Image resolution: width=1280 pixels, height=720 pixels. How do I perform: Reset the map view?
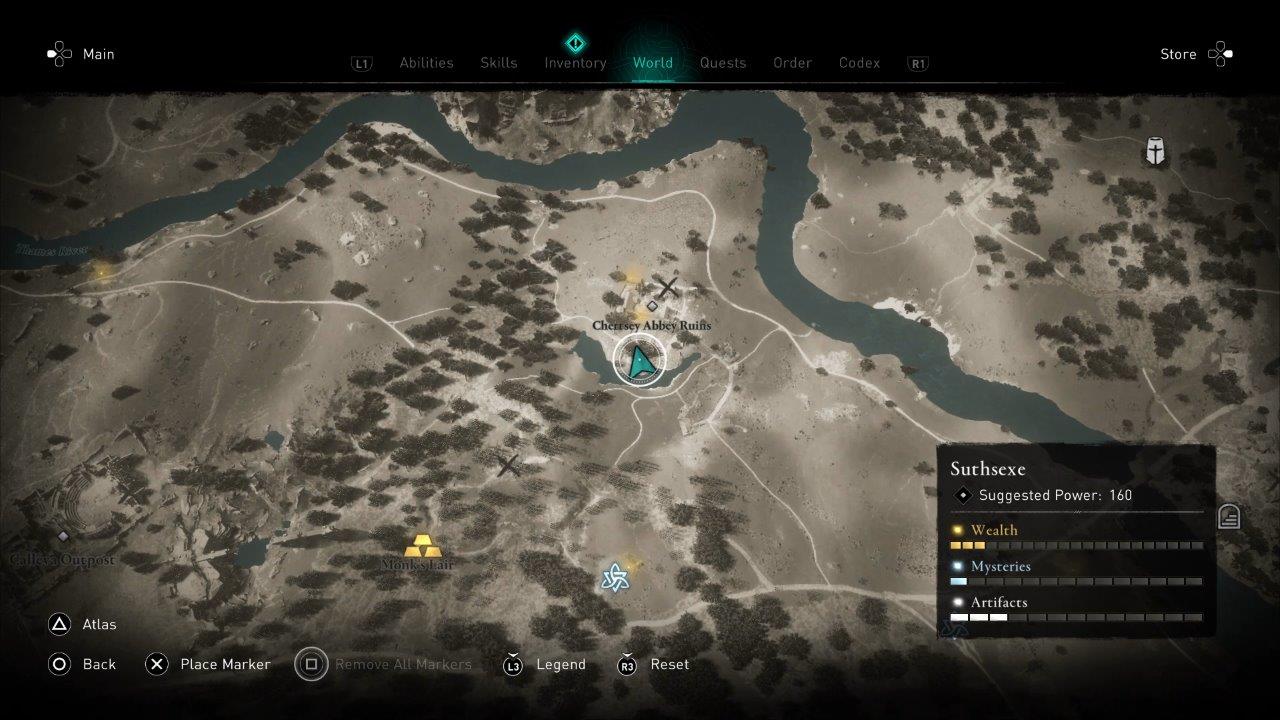point(652,664)
